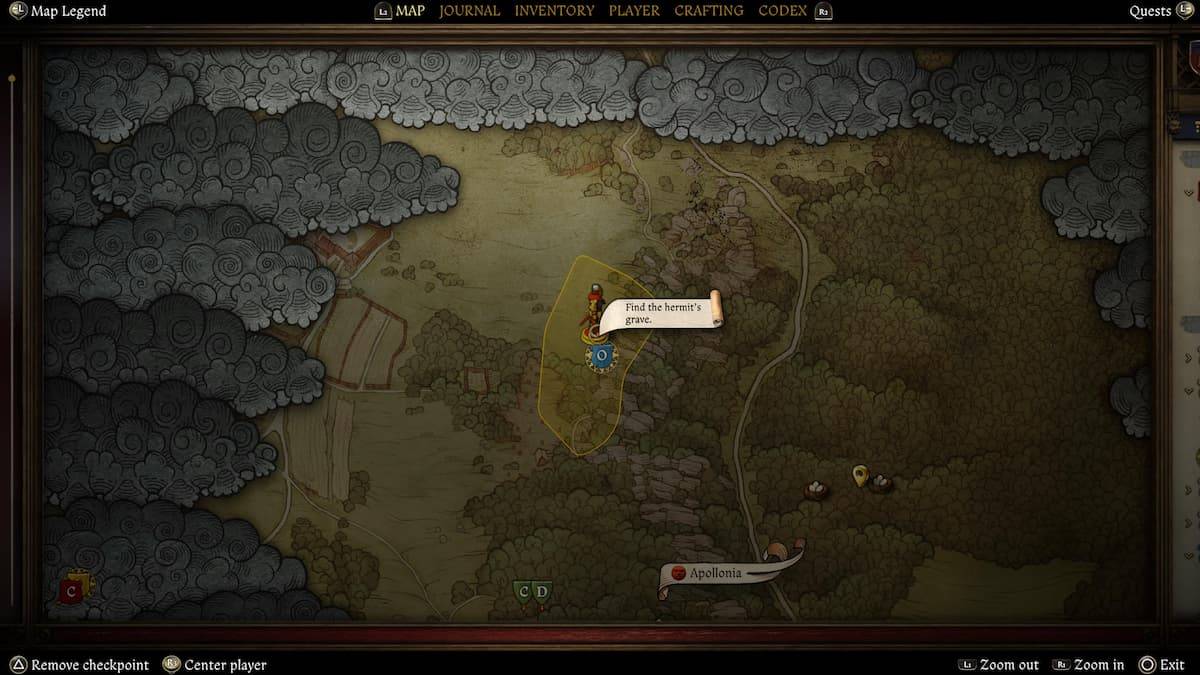Screen dimensions: 1200x675
Task: Select the Player tab
Action: 635,11
